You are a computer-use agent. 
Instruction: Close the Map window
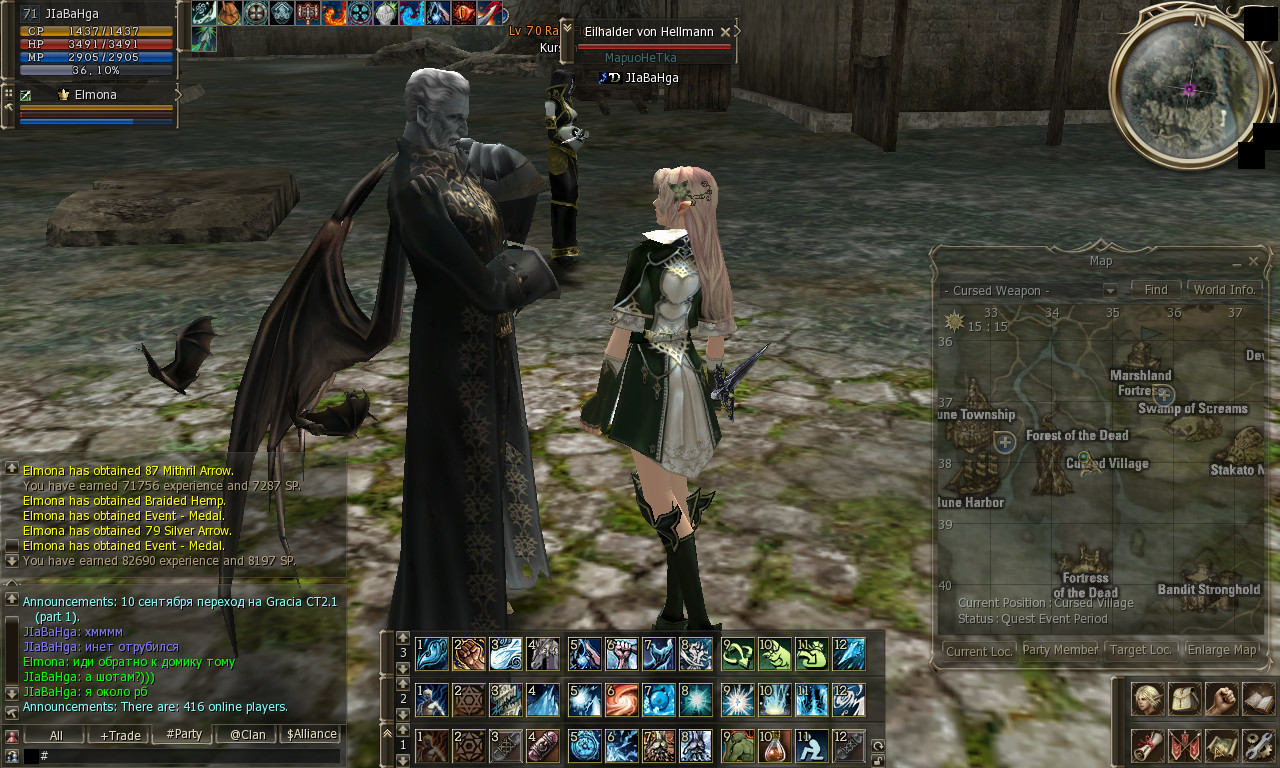tap(1253, 261)
